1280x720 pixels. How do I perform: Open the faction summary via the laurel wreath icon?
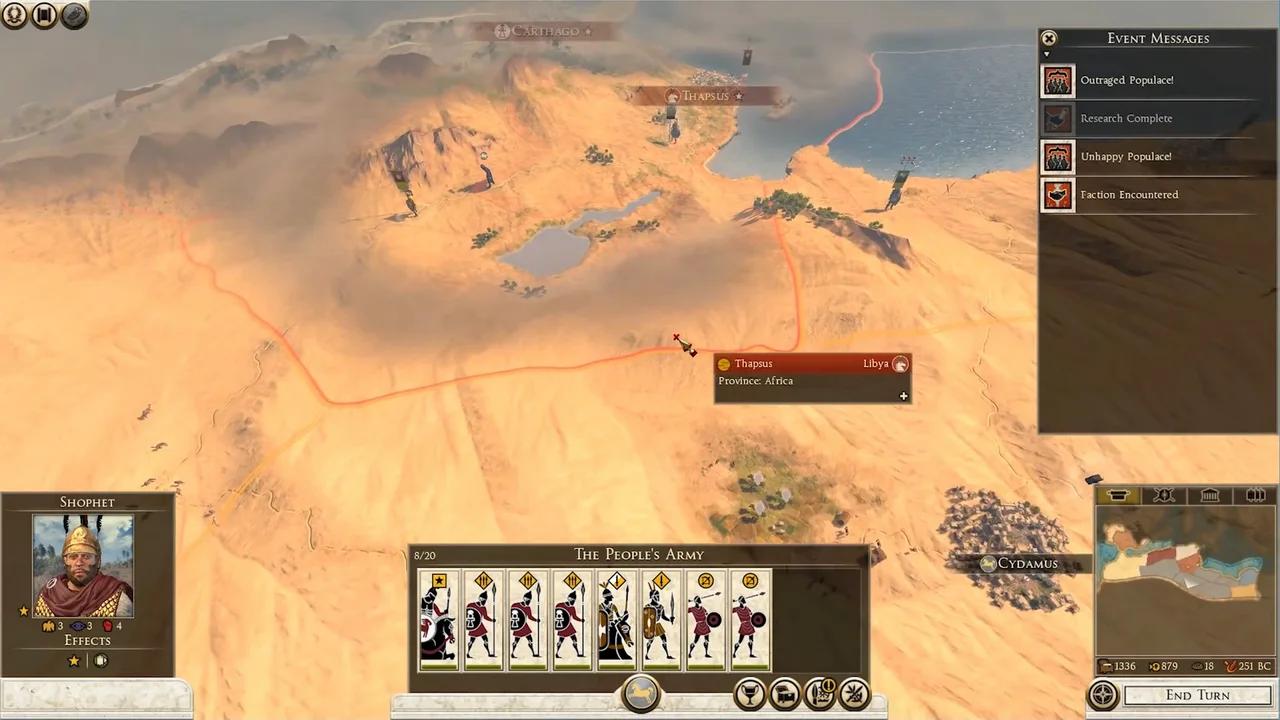point(15,15)
